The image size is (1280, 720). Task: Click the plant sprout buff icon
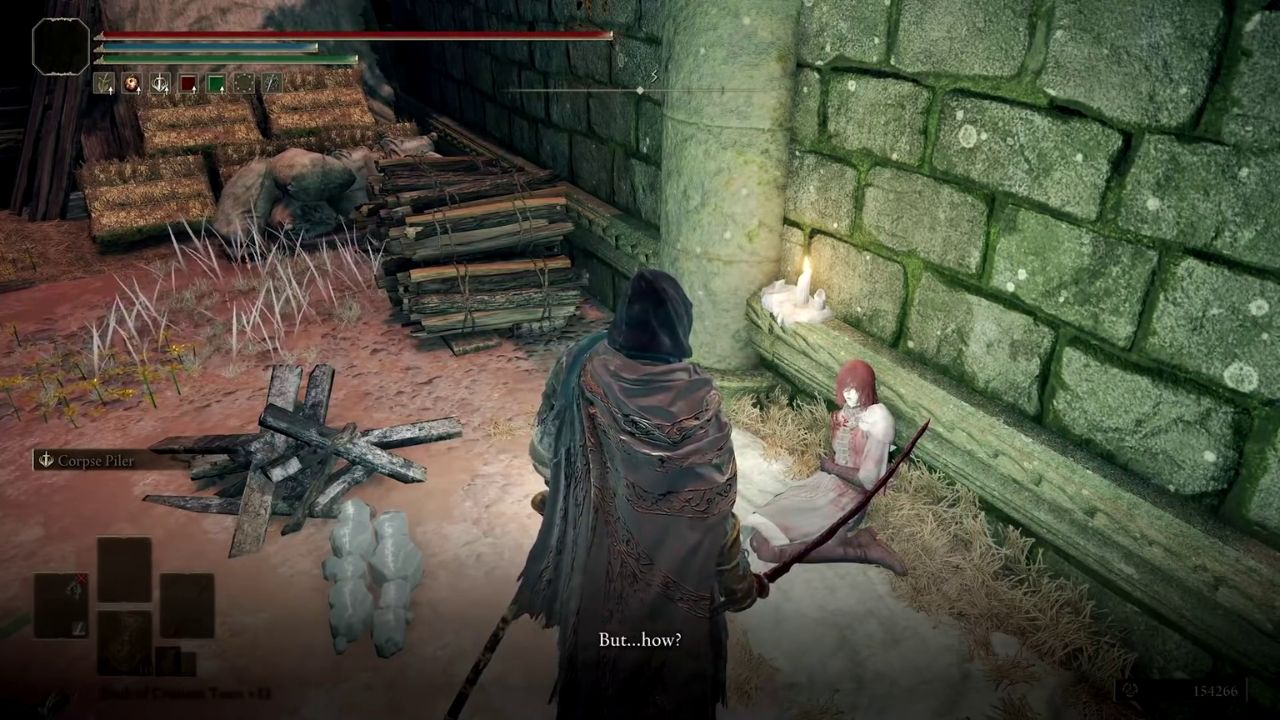pos(104,83)
